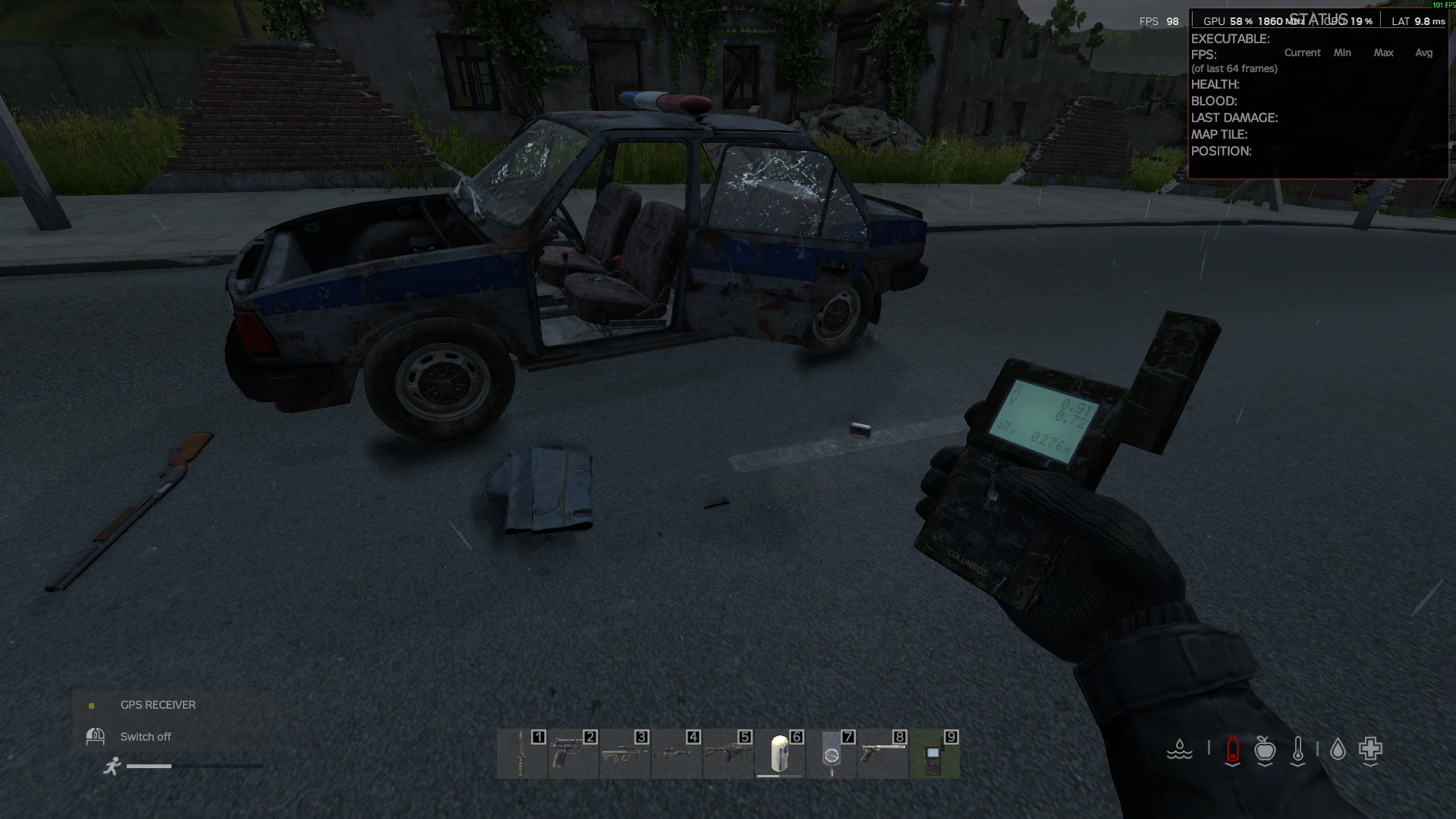The width and height of the screenshot is (1456, 819).
Task: Select the bandage roll in slot 6
Action: [779, 754]
